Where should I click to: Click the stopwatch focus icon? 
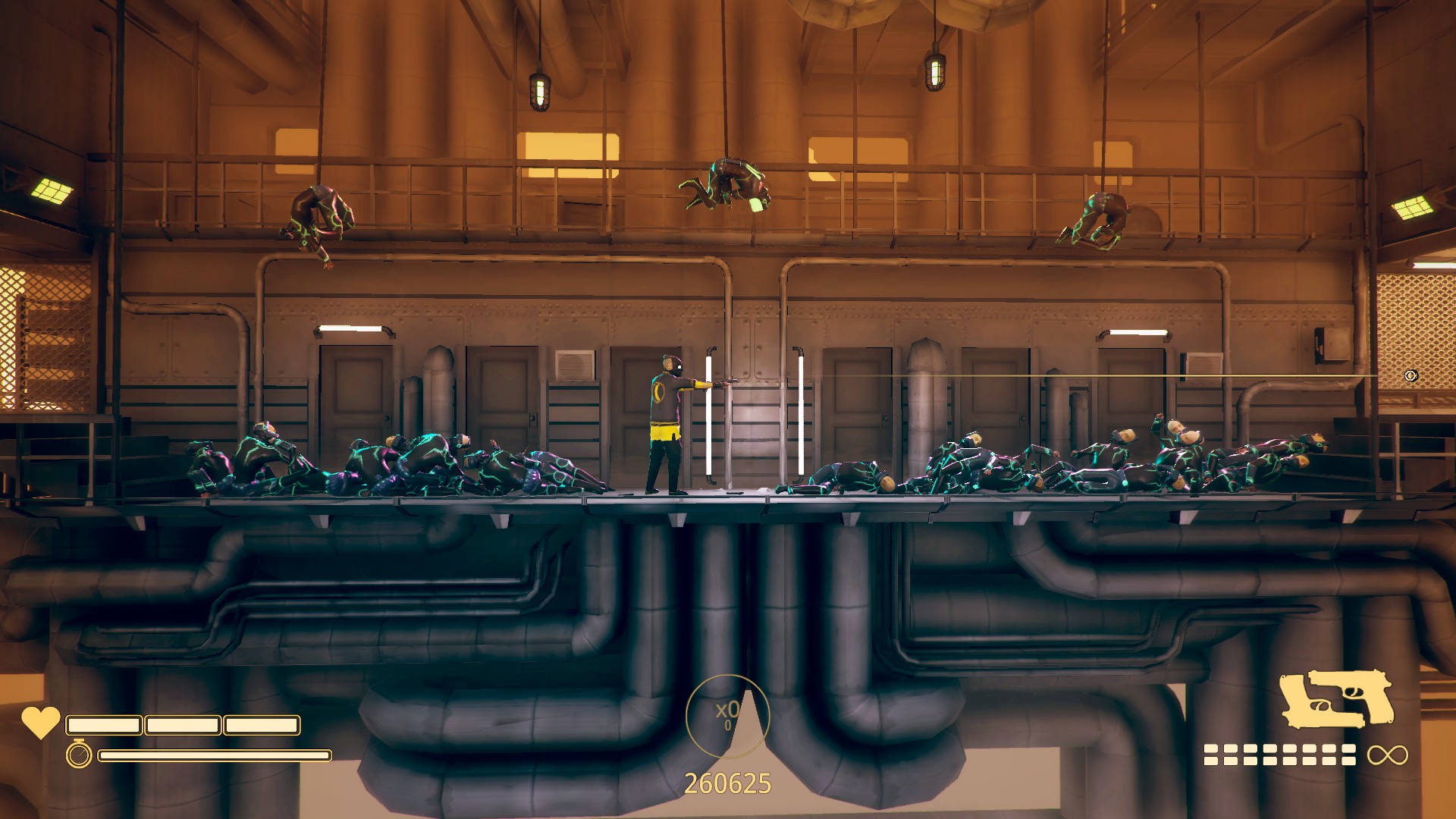pyautogui.click(x=79, y=755)
